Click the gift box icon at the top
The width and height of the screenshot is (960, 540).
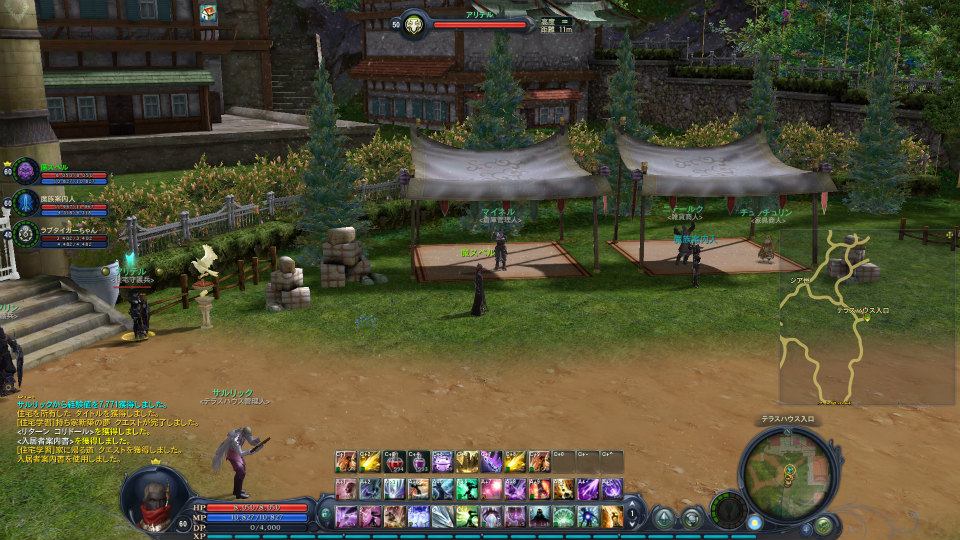[x=209, y=14]
